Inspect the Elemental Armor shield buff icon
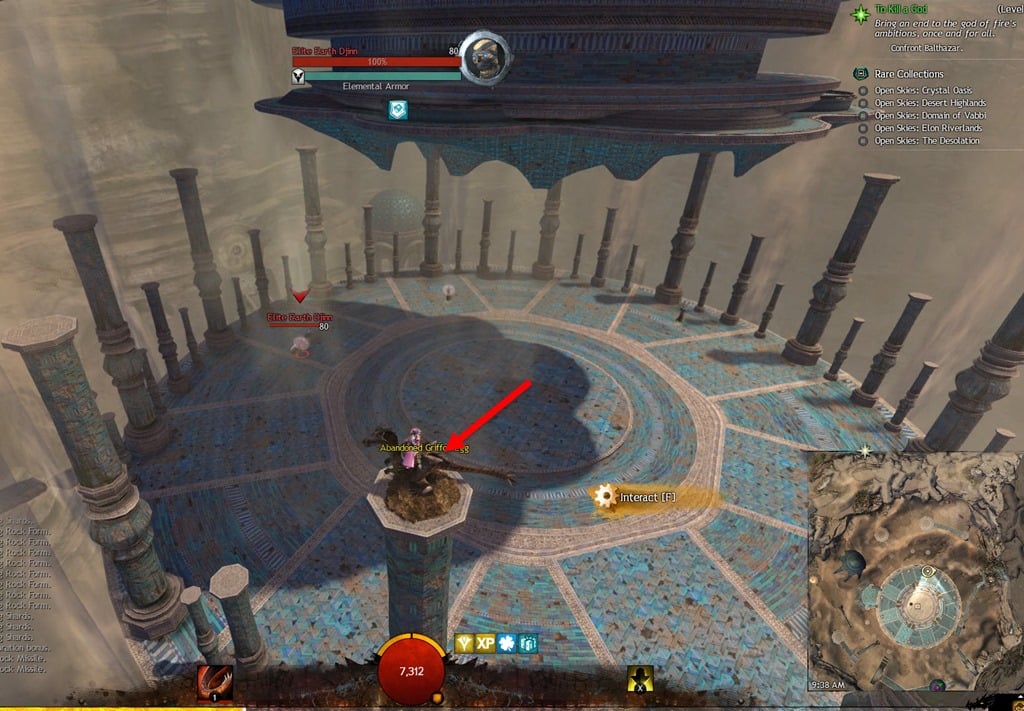The image size is (1024, 711). pos(398,111)
